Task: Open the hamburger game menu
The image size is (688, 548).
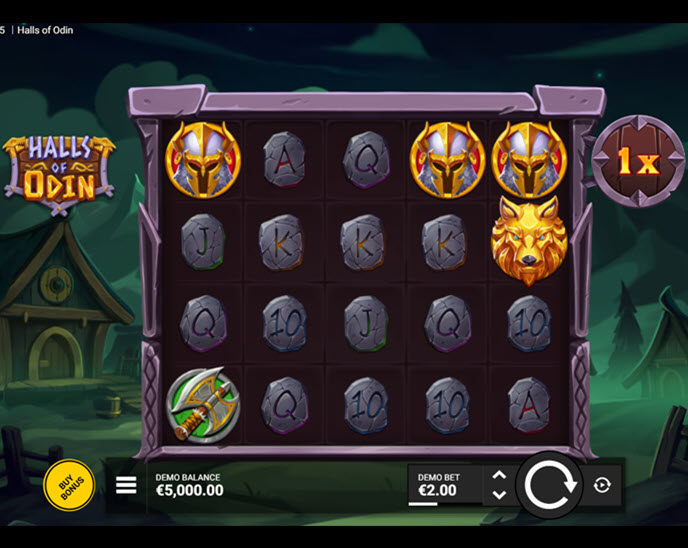Action: point(126,485)
